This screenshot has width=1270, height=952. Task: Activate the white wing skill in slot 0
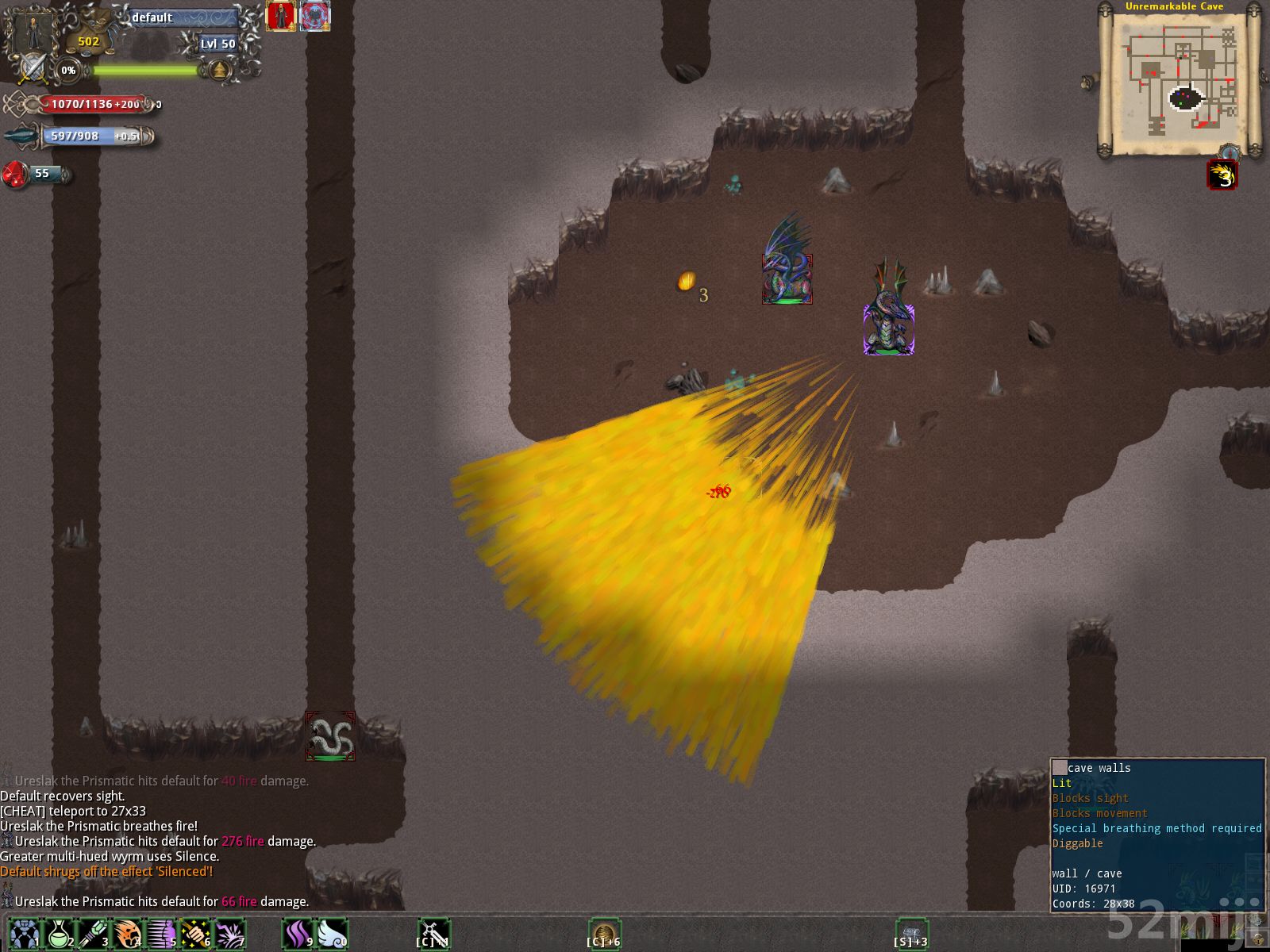332,934
